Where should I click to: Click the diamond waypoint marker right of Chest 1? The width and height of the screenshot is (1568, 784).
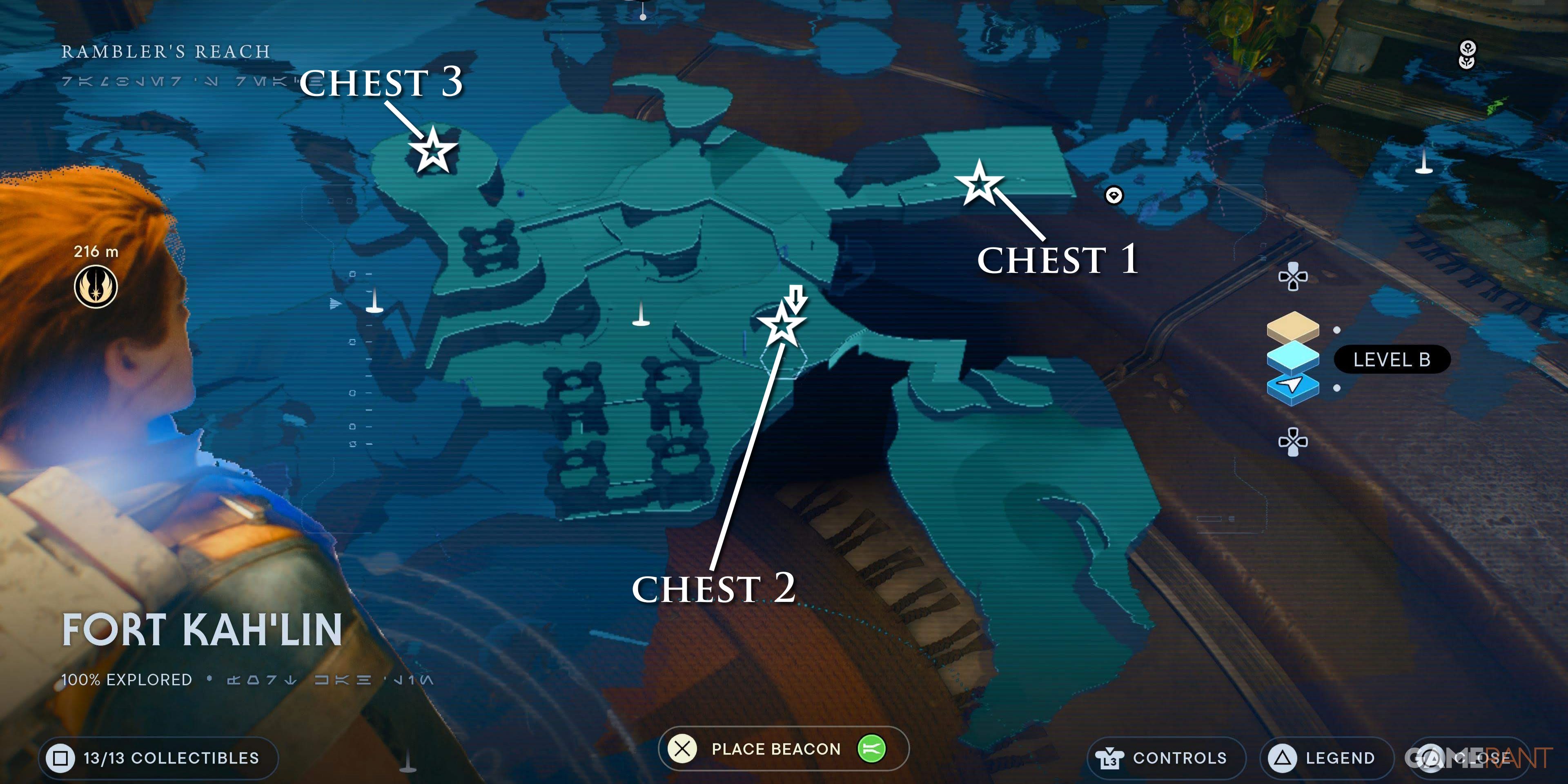pos(1114,196)
